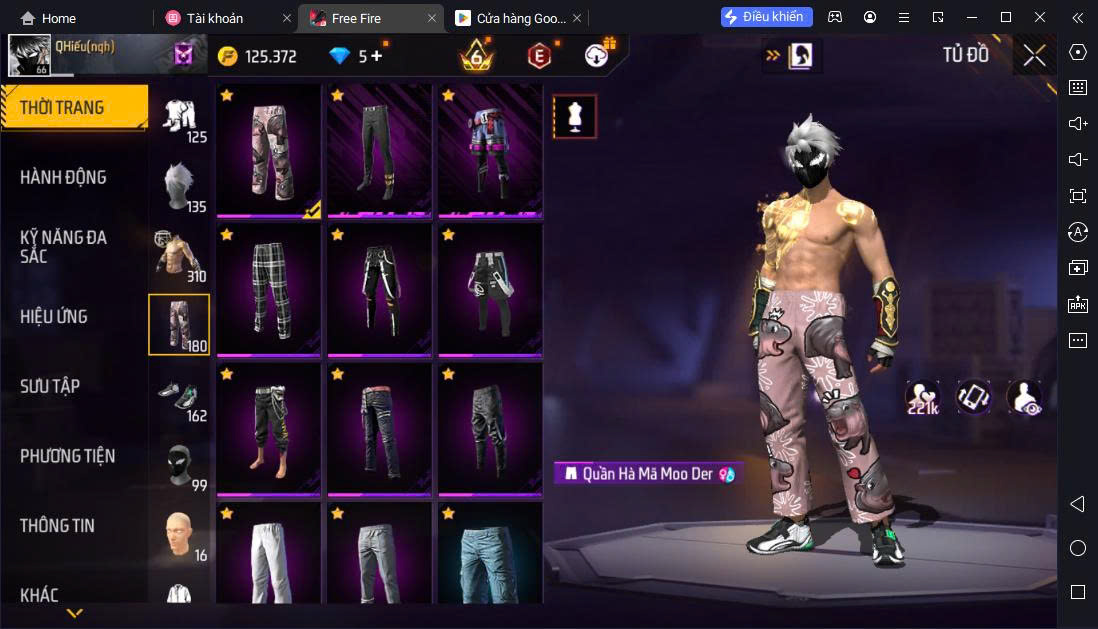The image size is (1098, 629).
Task: Close the TỦ ĐỒ wardrobe screen
Action: [x=1034, y=55]
